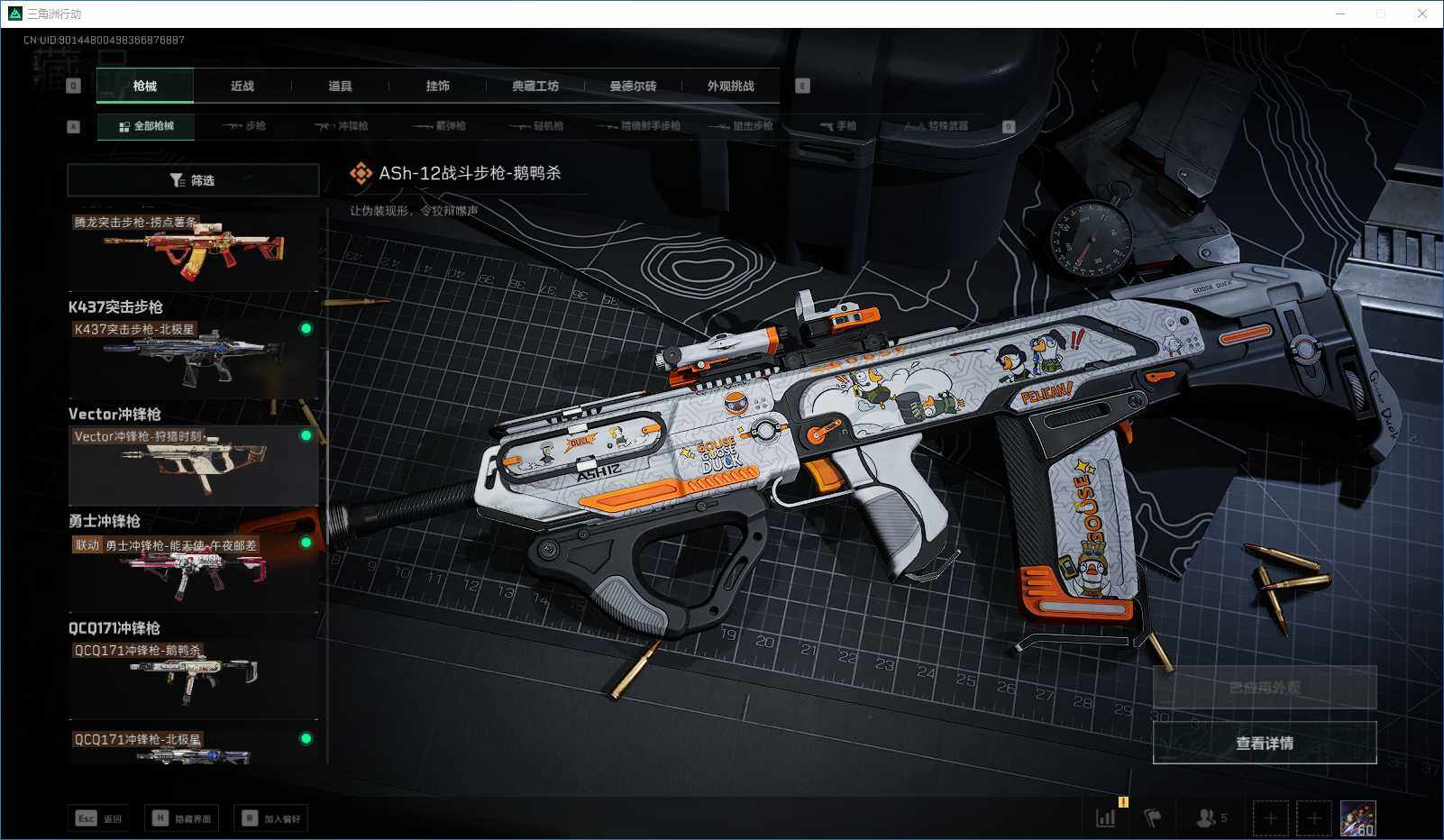Filter weapons by 步枪 rifles

point(245,126)
